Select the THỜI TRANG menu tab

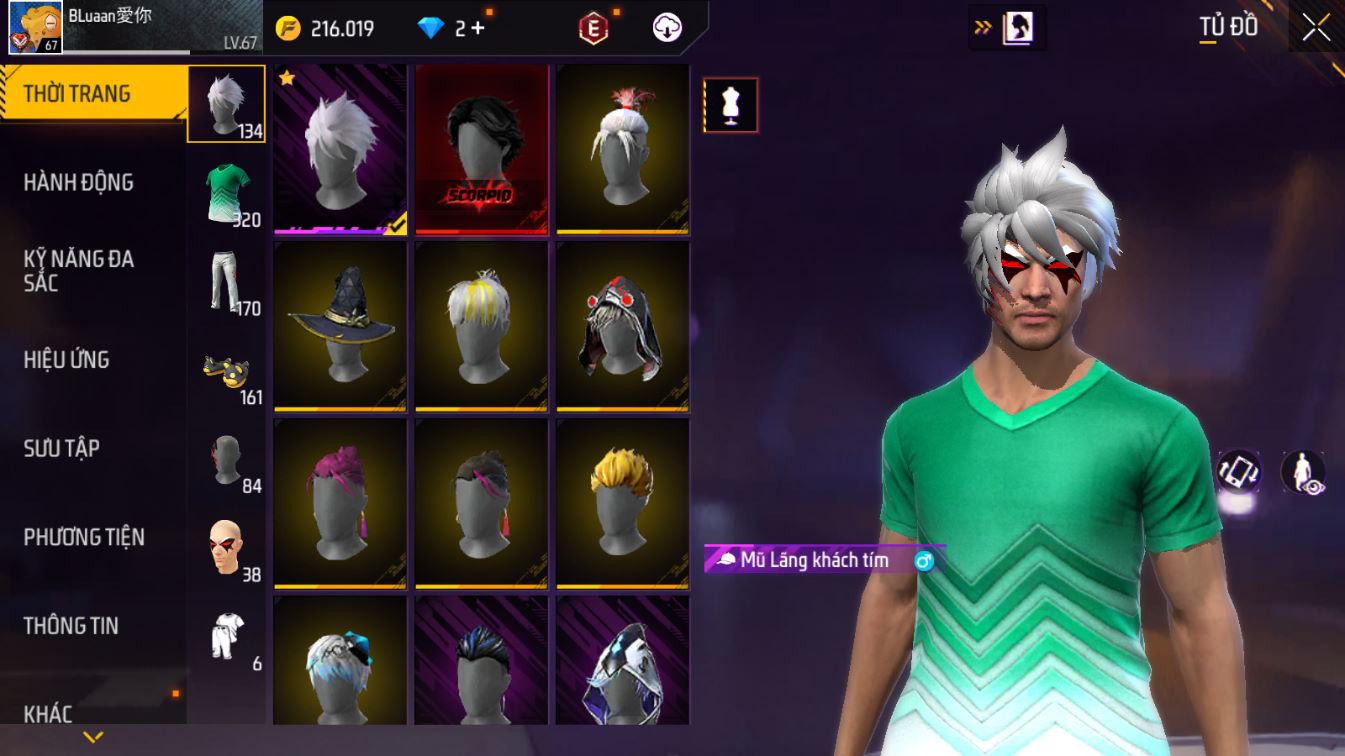90,94
